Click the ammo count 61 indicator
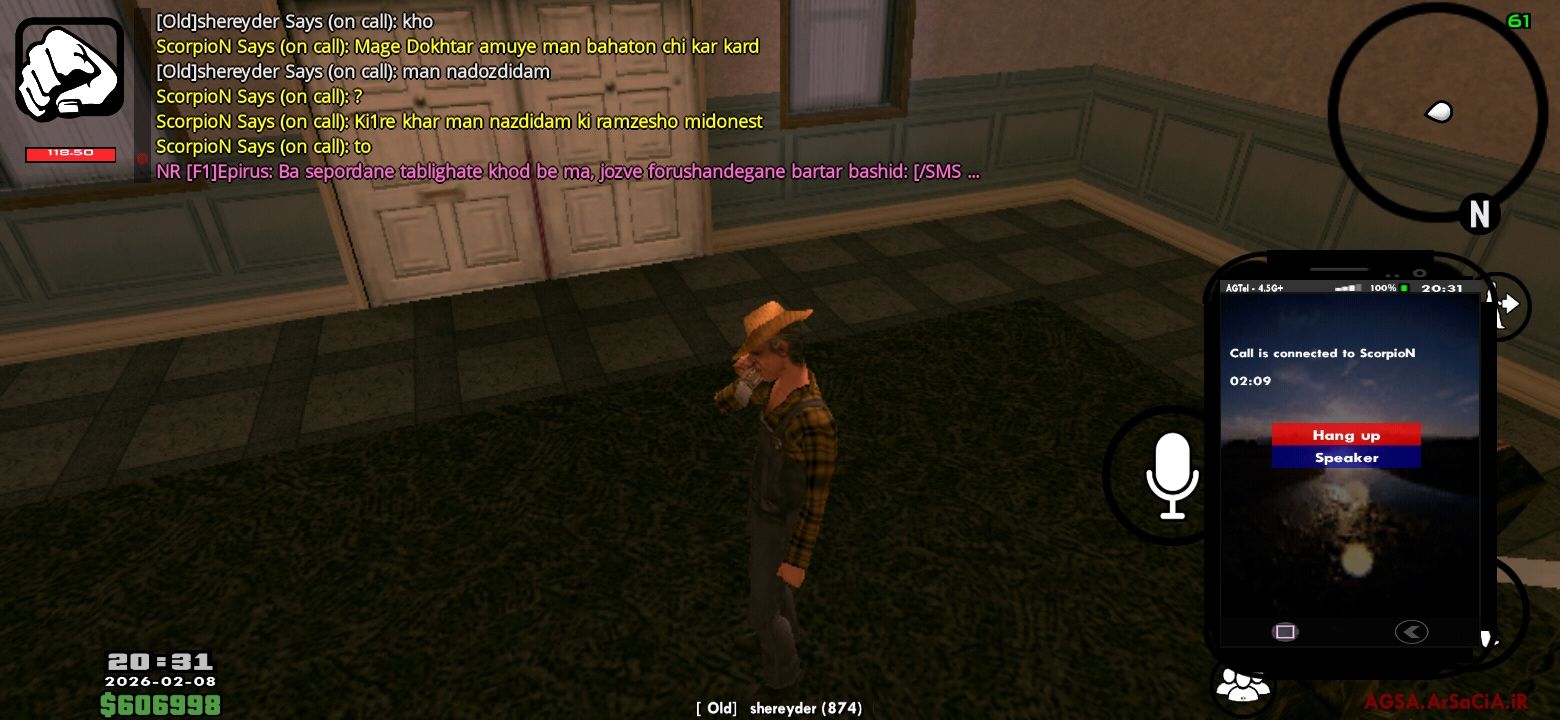 tap(1518, 18)
